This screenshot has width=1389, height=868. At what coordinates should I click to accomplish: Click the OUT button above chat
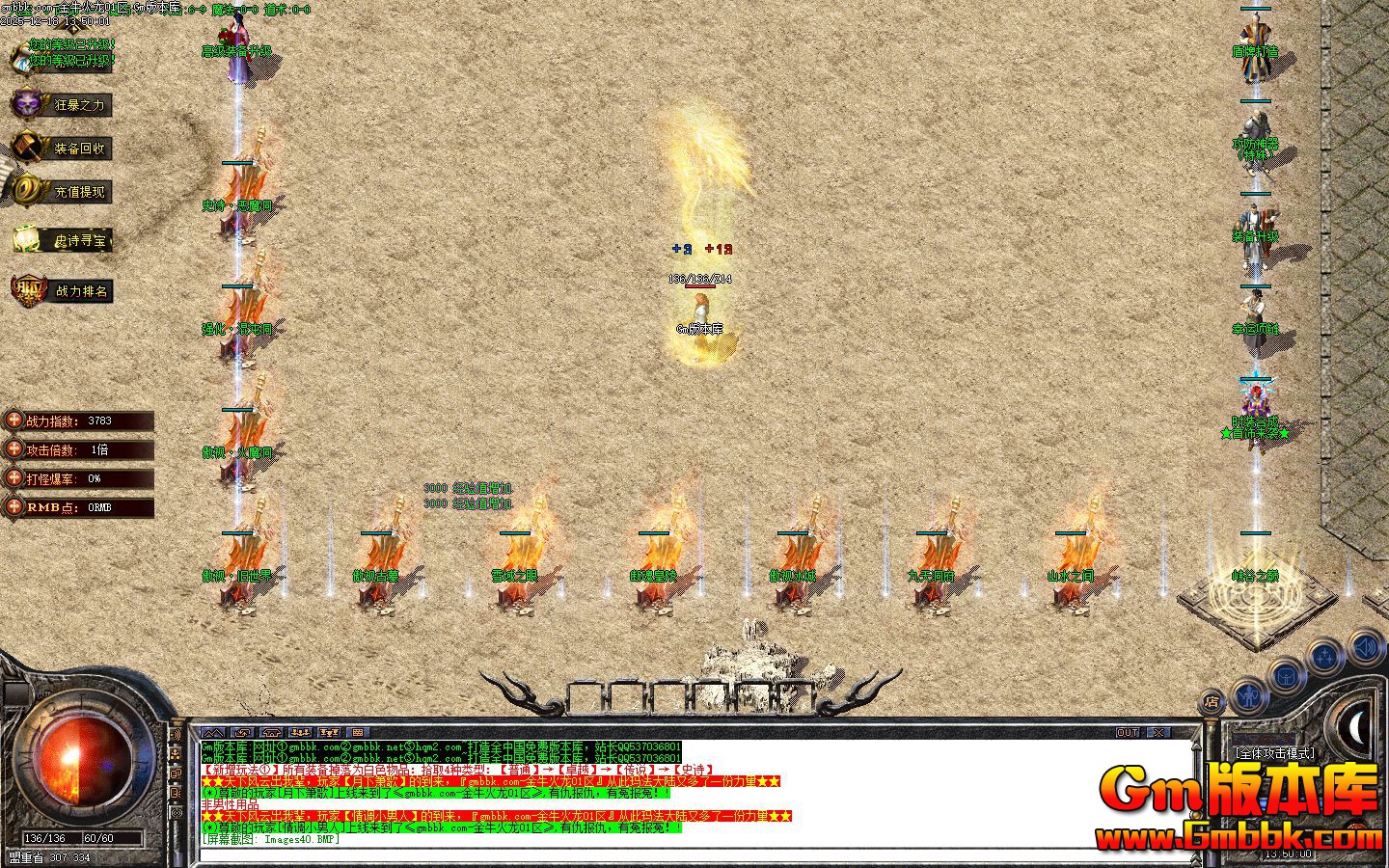1128,733
